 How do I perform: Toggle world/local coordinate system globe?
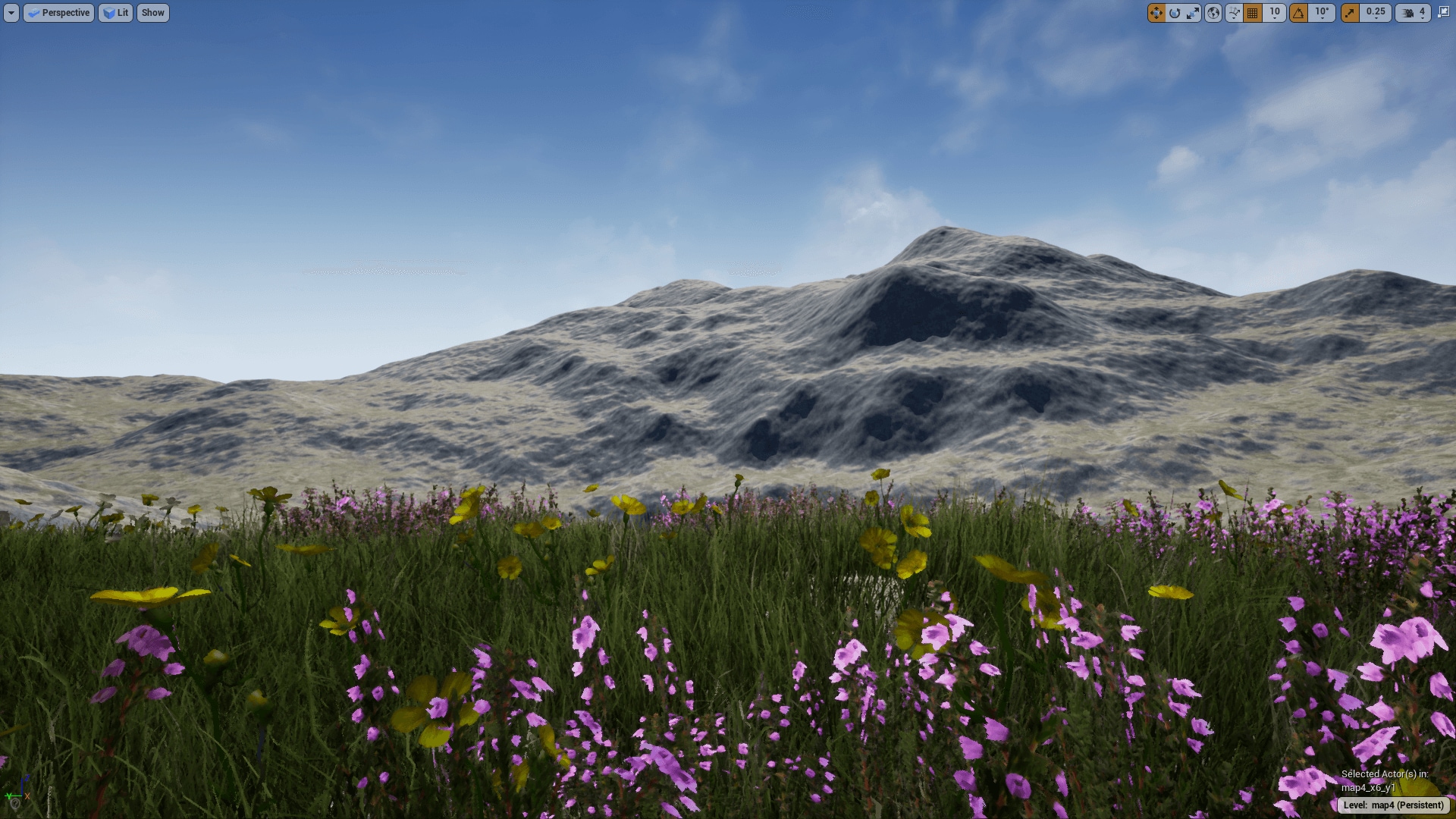coord(1214,12)
